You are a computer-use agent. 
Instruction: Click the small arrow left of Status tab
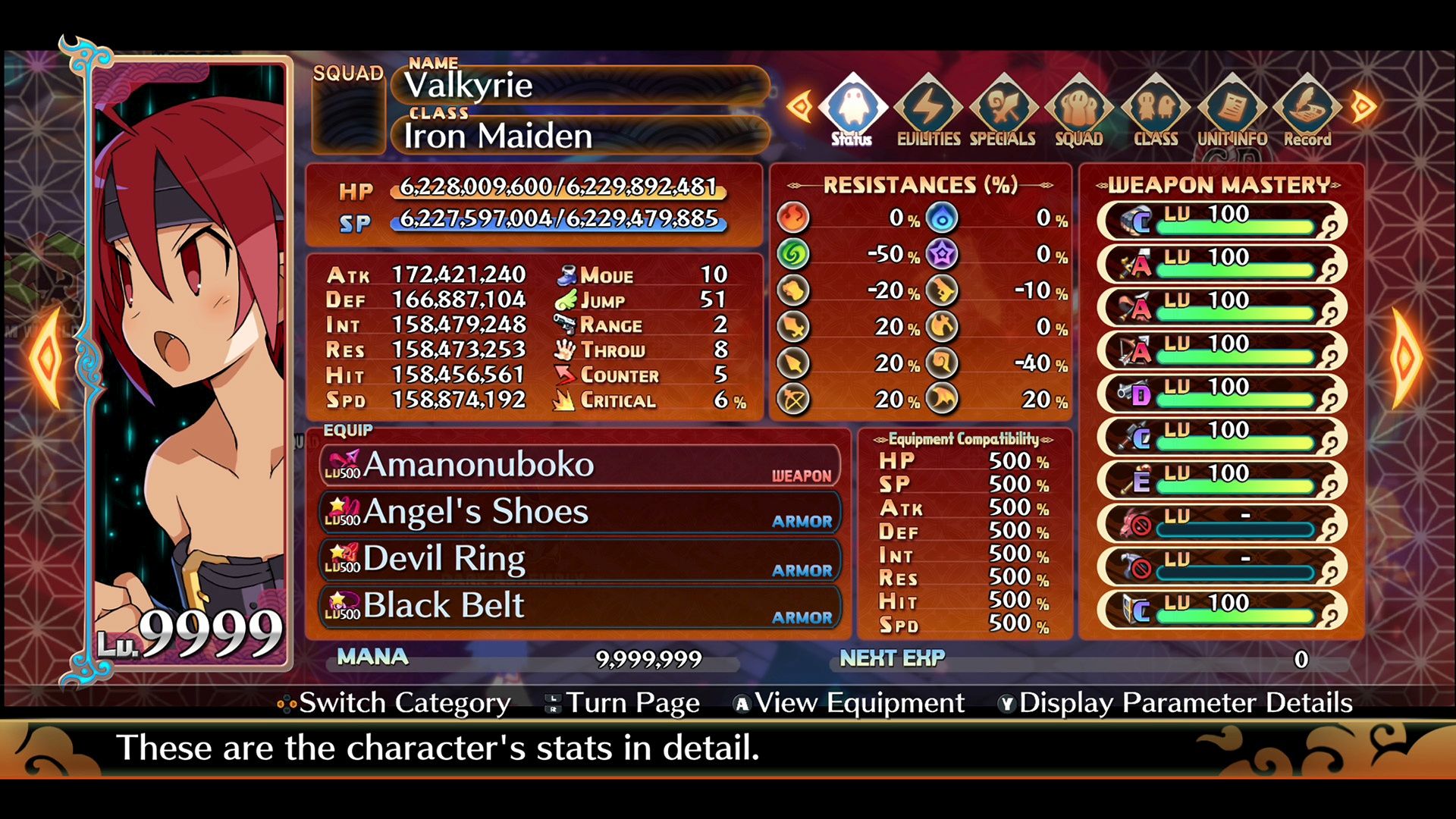tap(799, 106)
